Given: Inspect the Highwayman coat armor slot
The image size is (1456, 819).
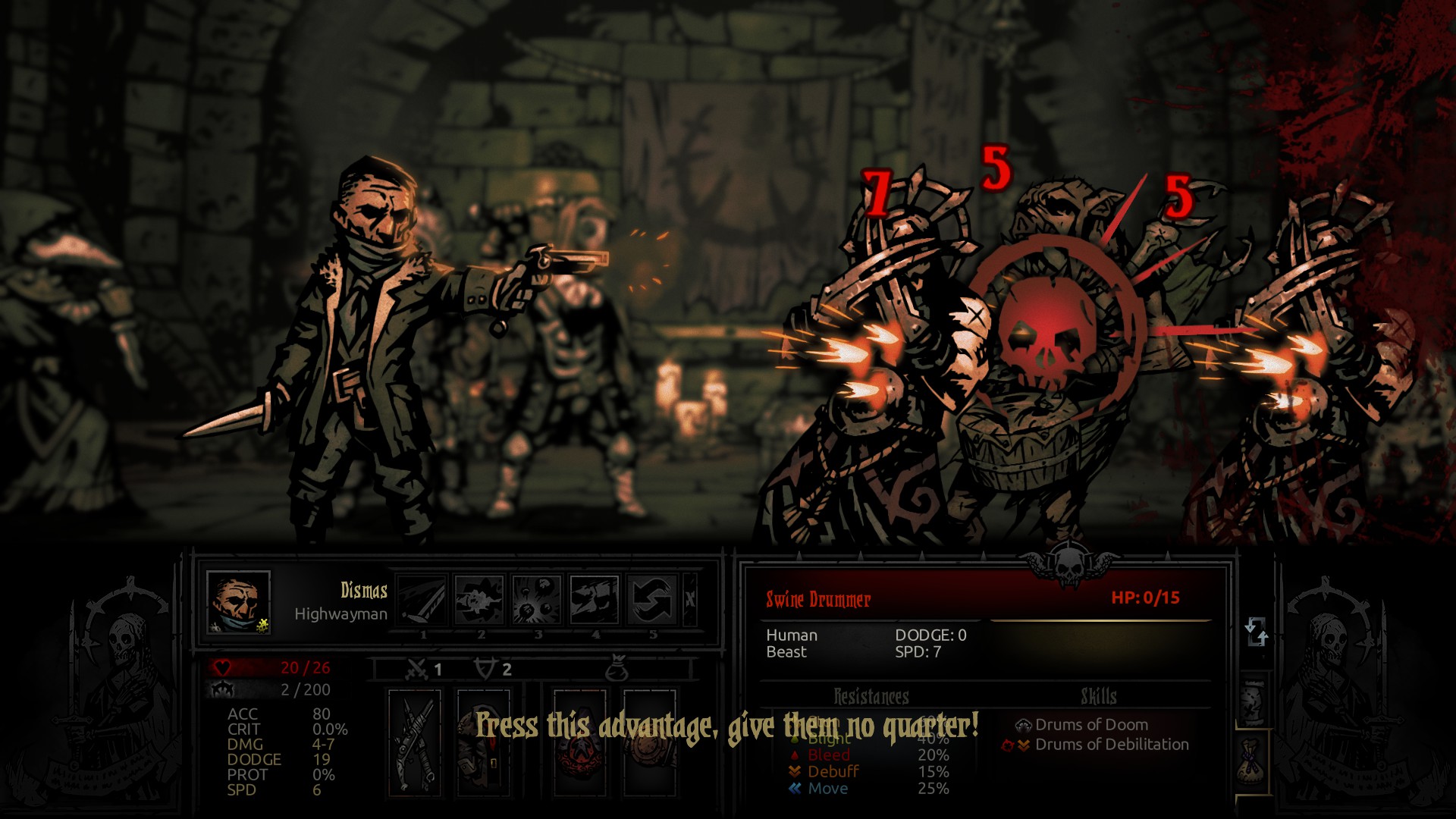Looking at the screenshot, I should 483,742.
